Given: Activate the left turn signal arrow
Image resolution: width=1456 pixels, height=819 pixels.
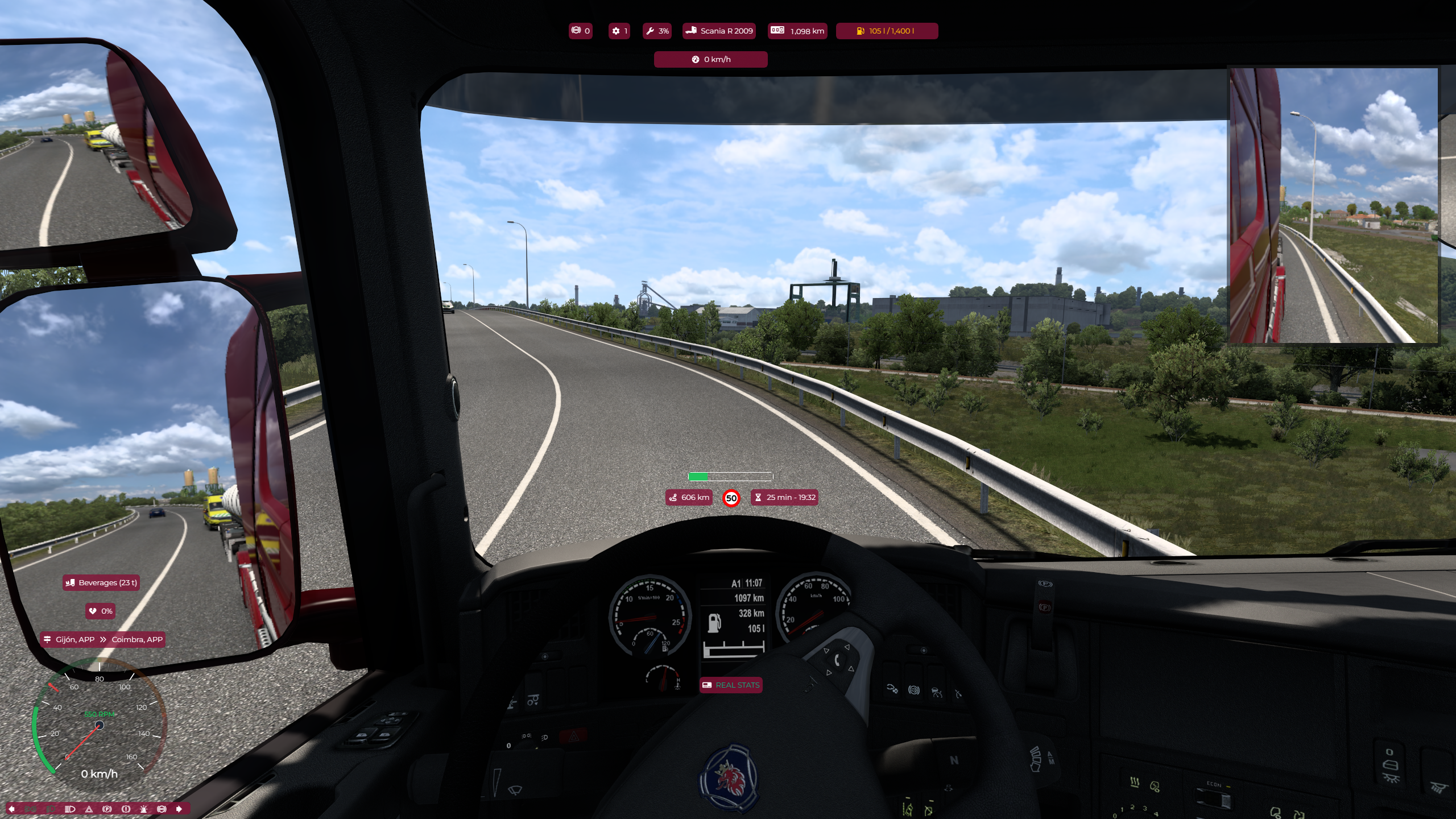Looking at the screenshot, I should [x=11, y=809].
